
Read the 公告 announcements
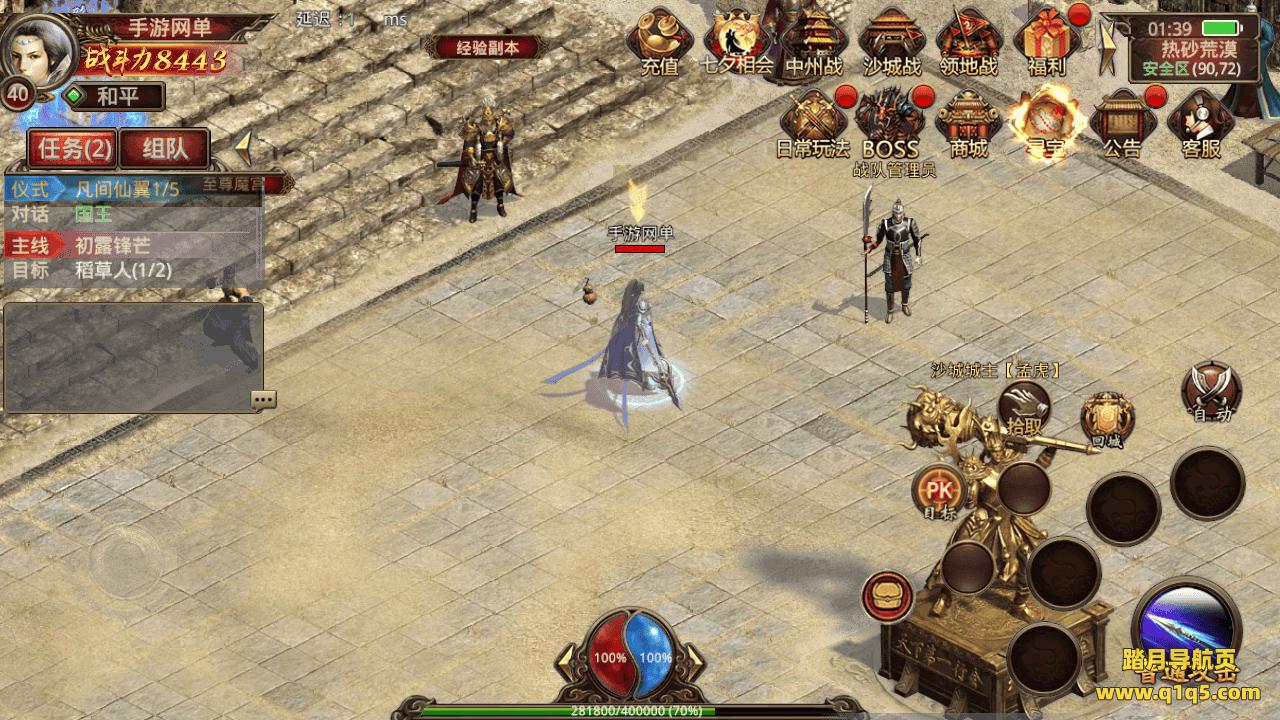point(1122,123)
